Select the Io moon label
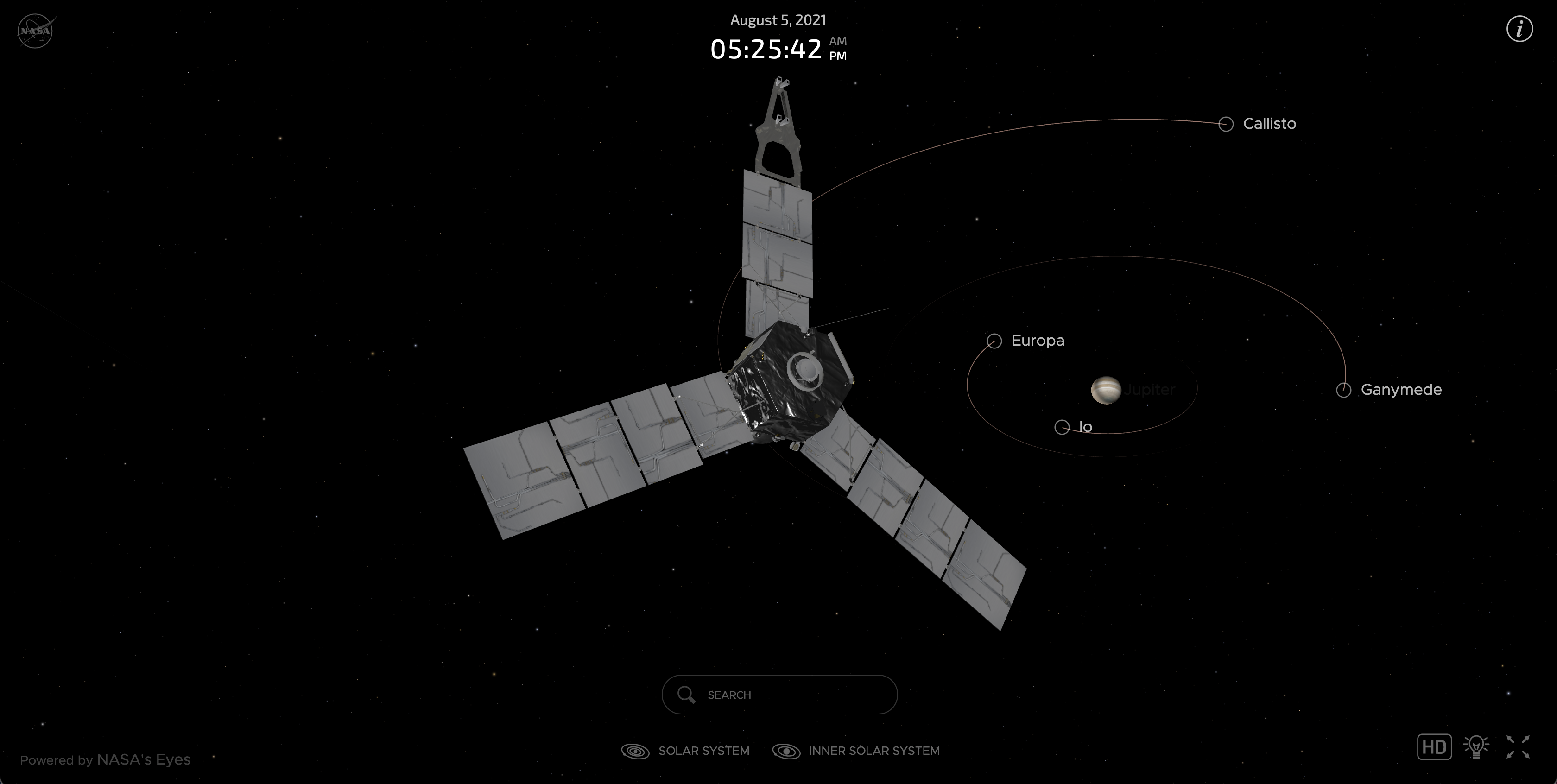 pos(1085,427)
